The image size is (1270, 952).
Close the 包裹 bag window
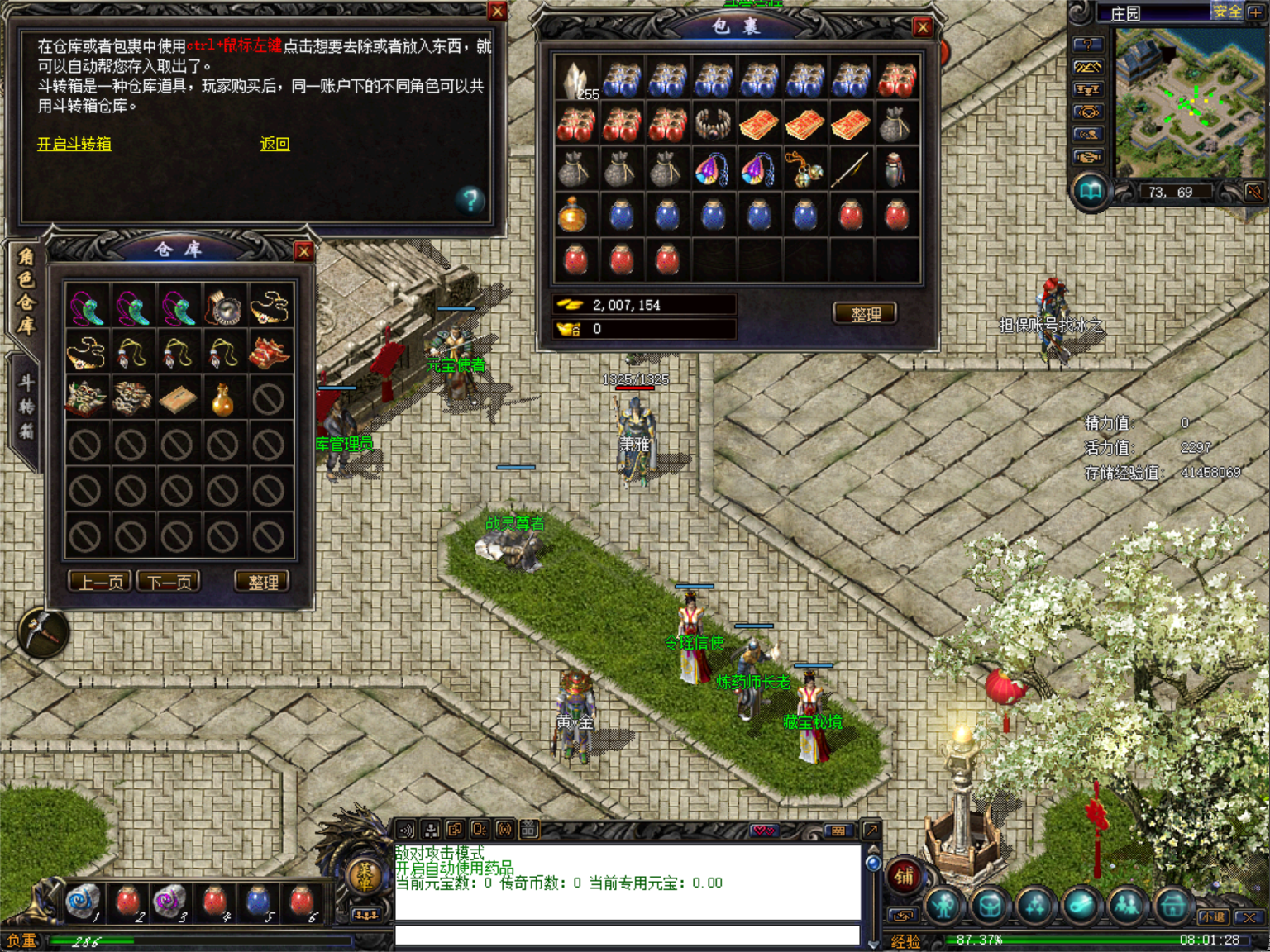click(923, 27)
